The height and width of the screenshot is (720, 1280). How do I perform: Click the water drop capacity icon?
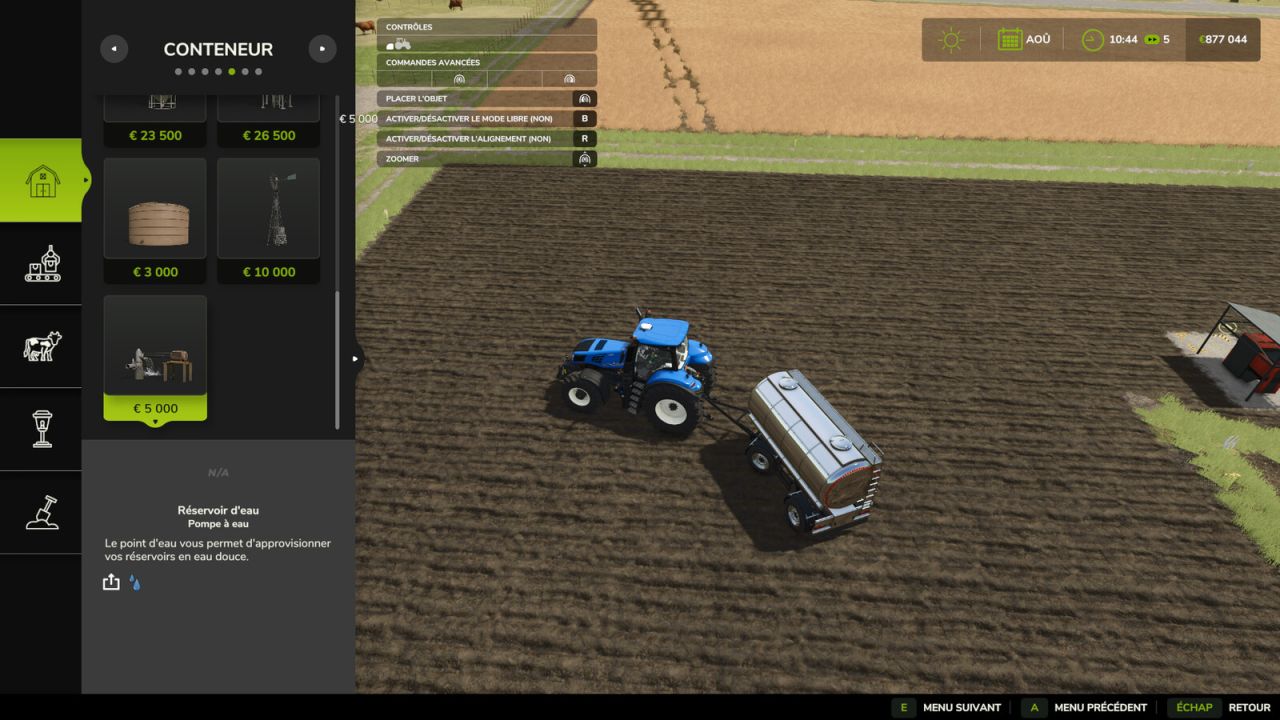tap(134, 581)
